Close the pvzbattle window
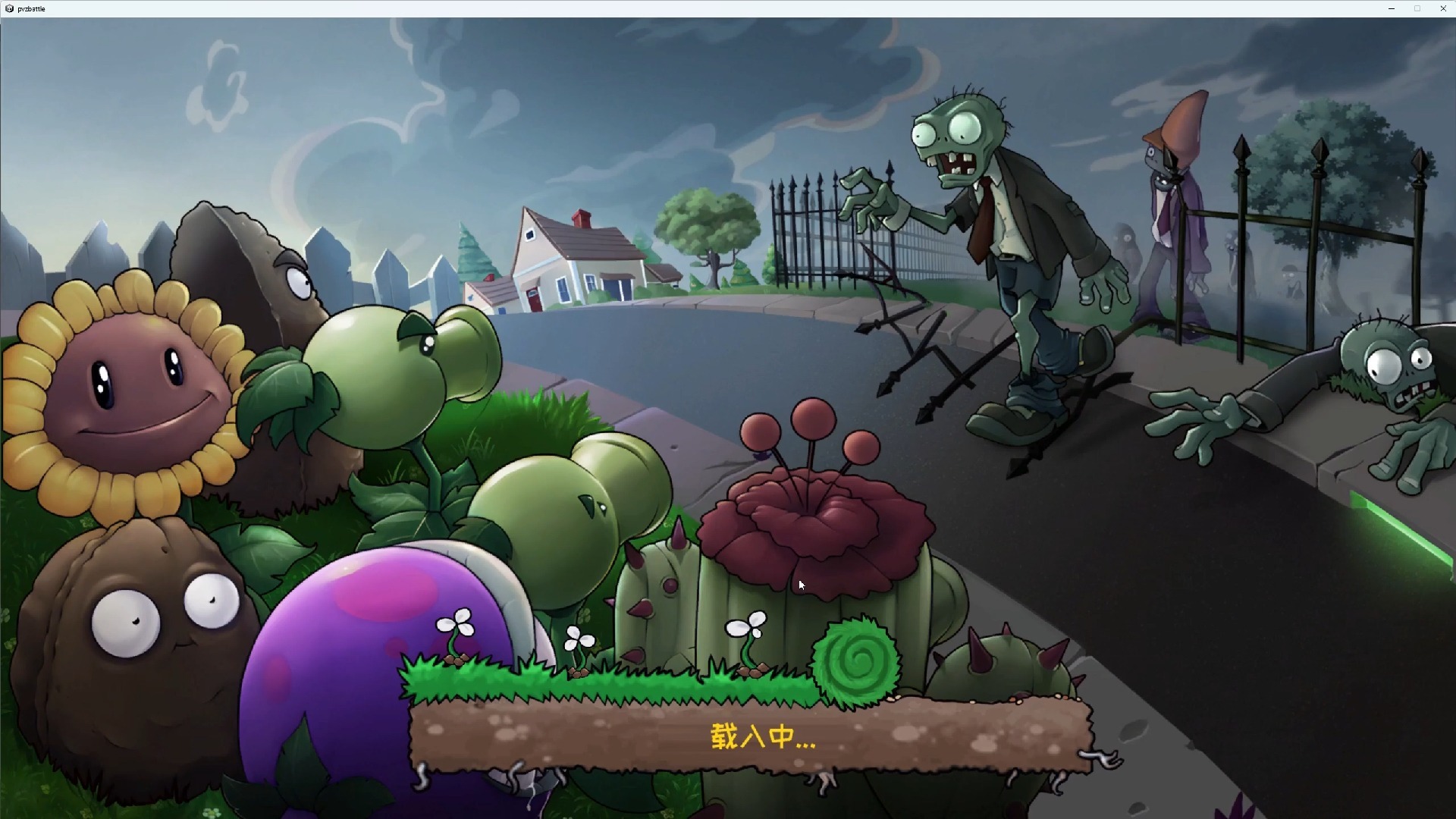Screen dimensions: 1456x819 [x=1442, y=8]
